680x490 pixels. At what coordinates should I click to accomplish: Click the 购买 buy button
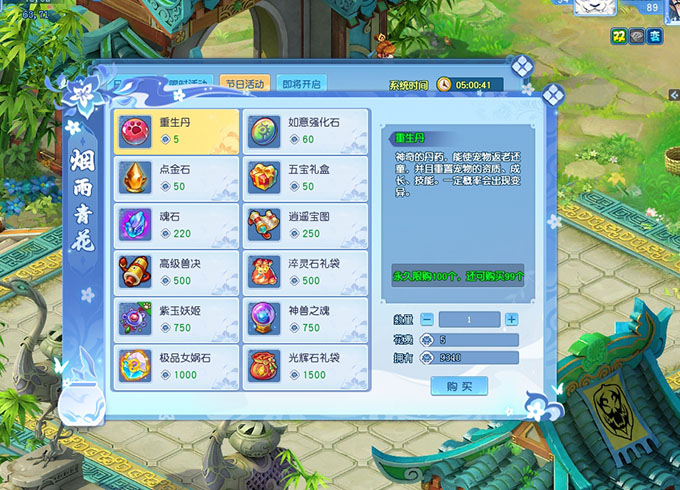point(459,386)
